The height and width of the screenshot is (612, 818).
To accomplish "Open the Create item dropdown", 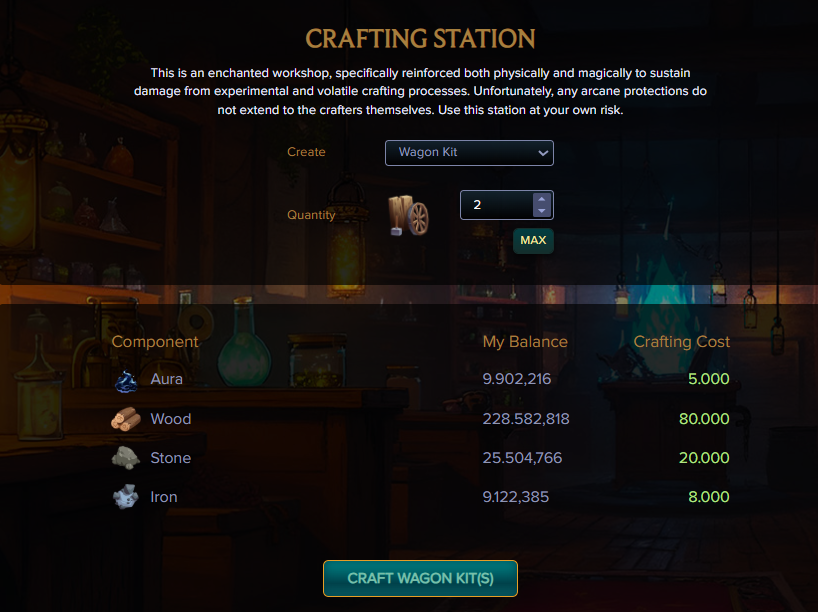I will 469,153.
